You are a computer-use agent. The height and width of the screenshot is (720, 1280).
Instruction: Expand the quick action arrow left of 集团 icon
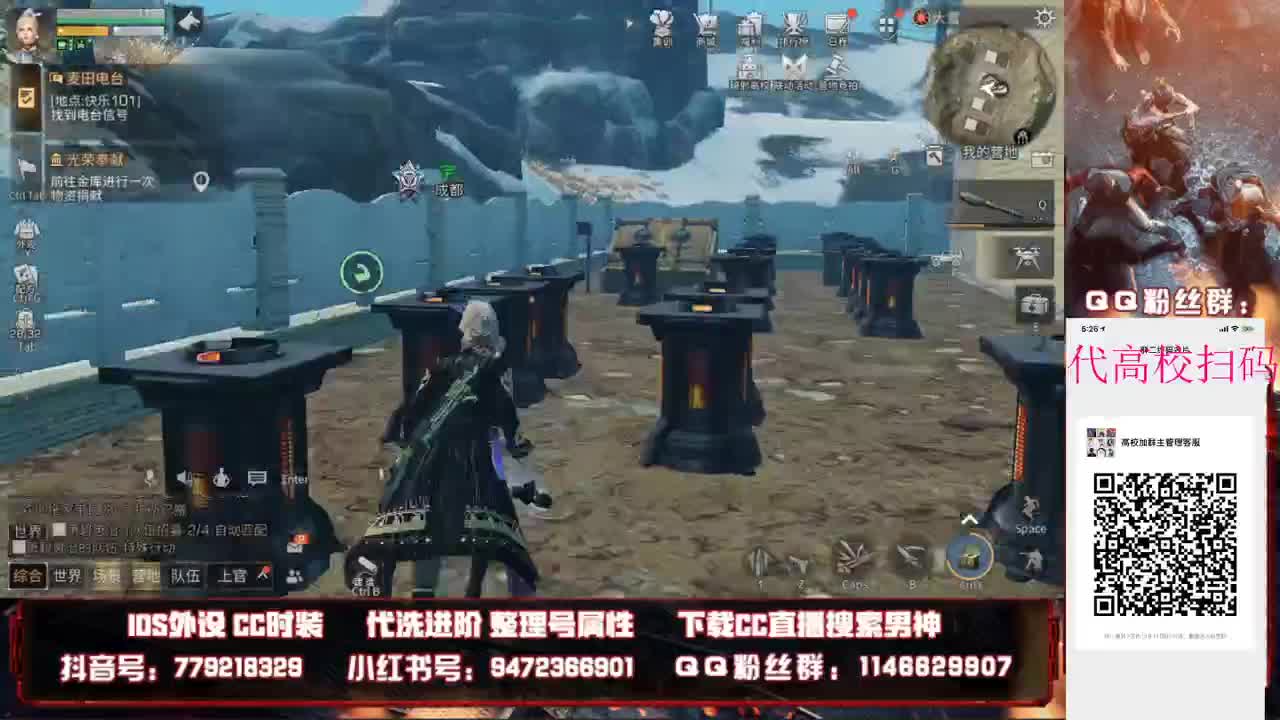pyautogui.click(x=629, y=24)
